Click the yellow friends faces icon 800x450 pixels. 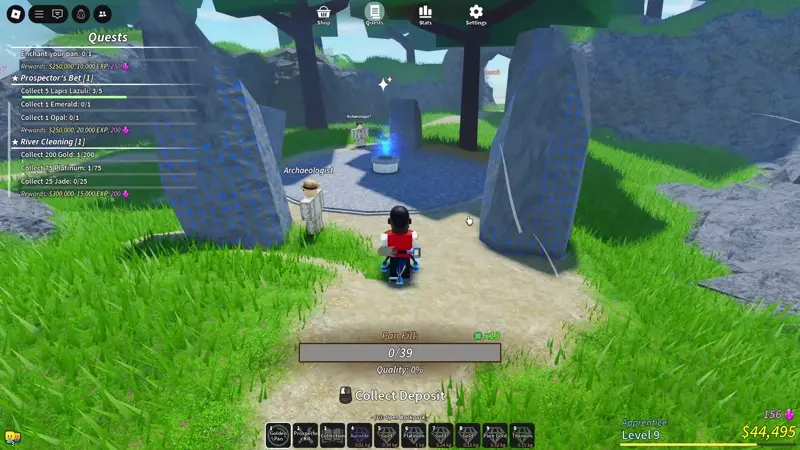point(13,438)
